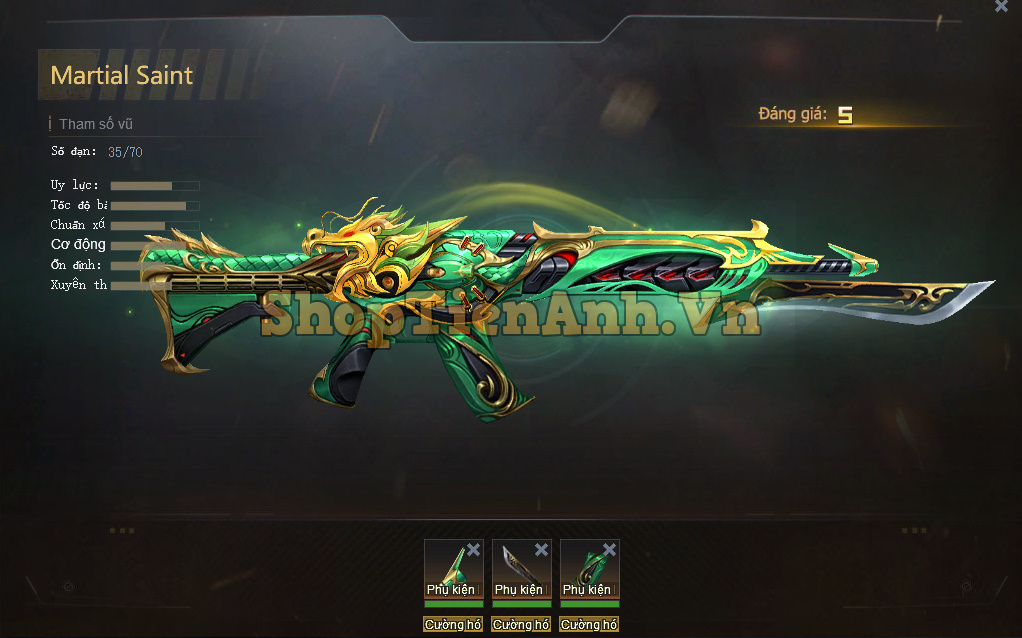Screen dimensions: 1022x638
Task: Click Cường hó under the green spike
Action: (453, 625)
